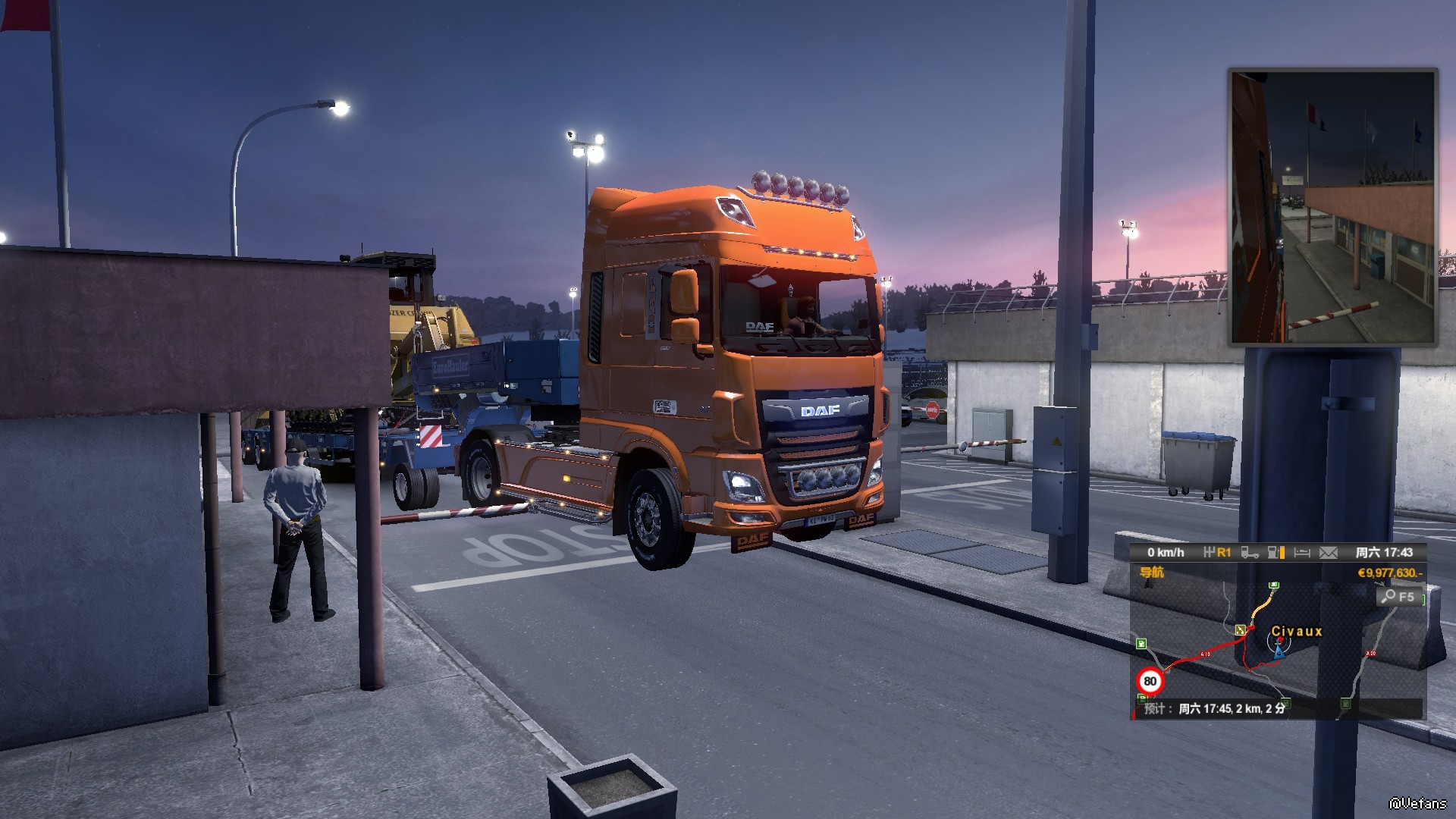
Task: Toggle the magnifier map zoom button
Action: (1398, 597)
